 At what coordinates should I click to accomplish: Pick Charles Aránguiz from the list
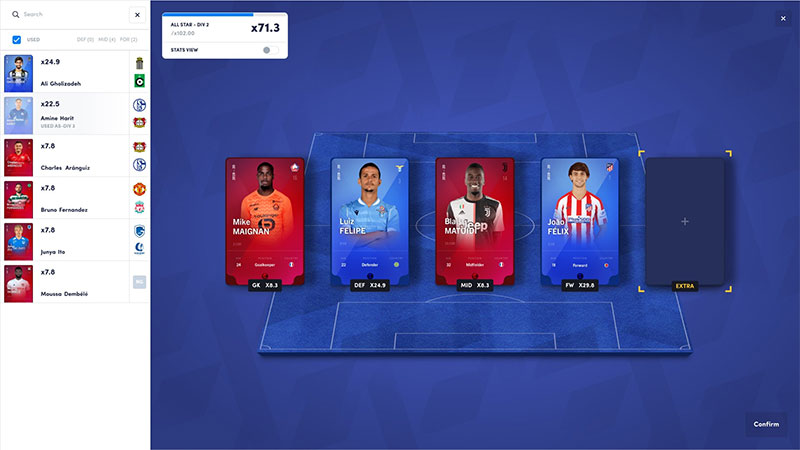pos(65,159)
